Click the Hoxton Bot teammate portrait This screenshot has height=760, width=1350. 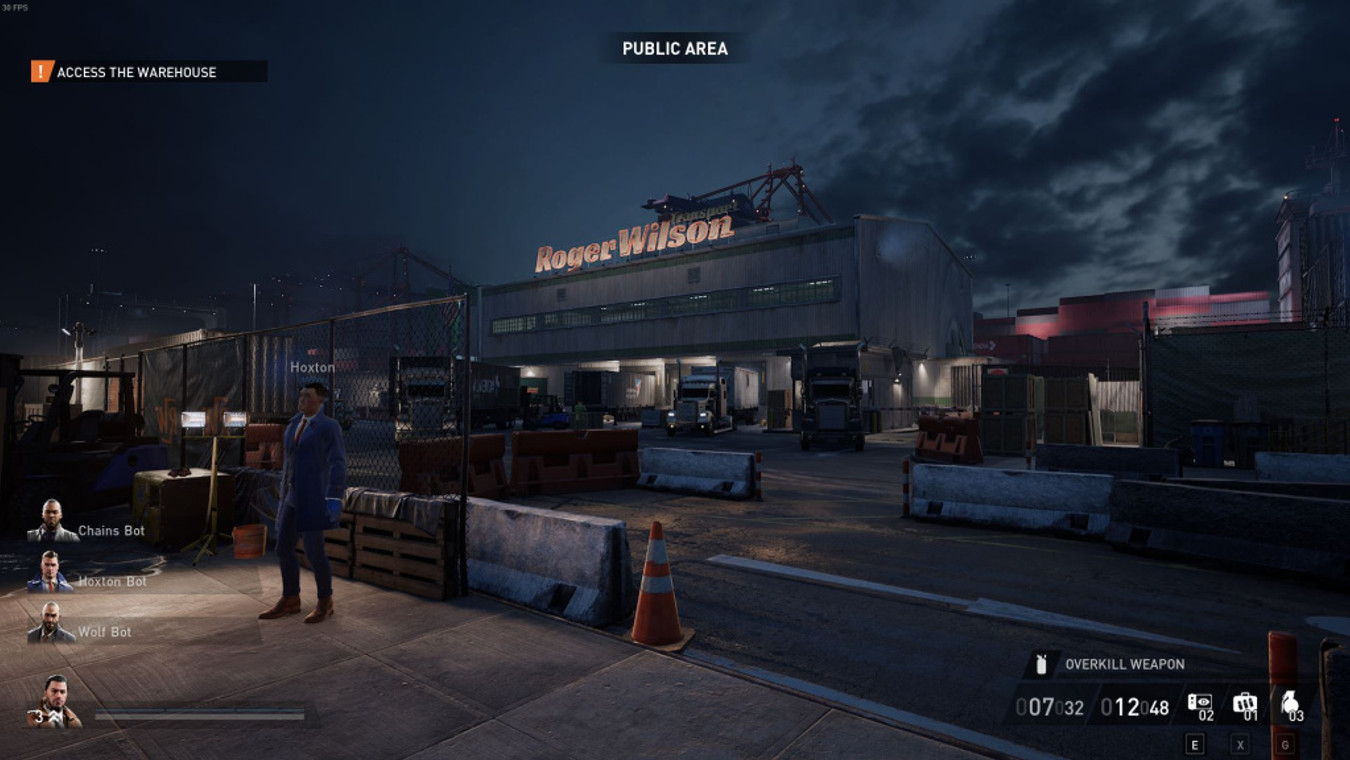[x=50, y=572]
